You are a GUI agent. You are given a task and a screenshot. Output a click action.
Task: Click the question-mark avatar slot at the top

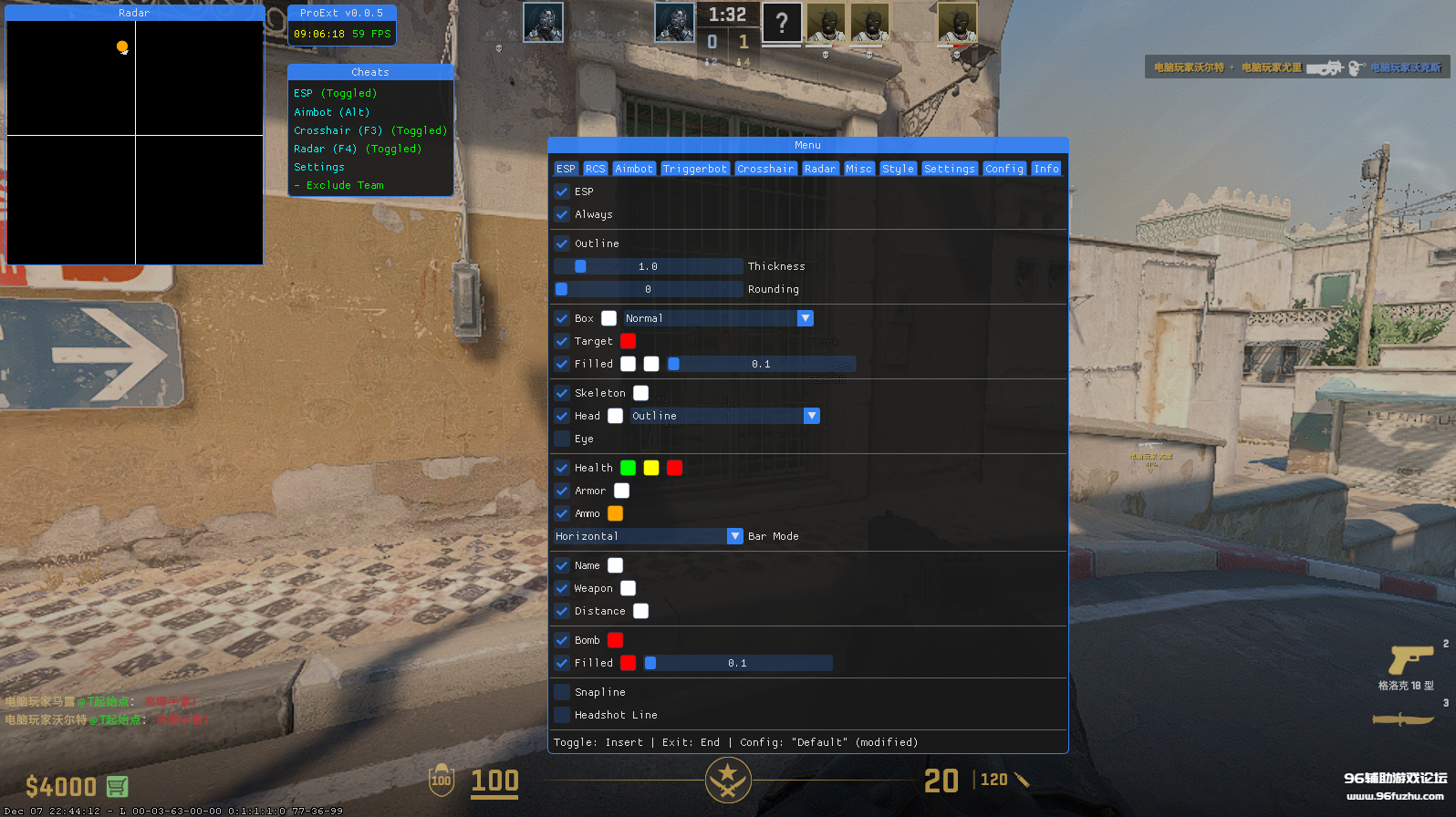(782, 23)
